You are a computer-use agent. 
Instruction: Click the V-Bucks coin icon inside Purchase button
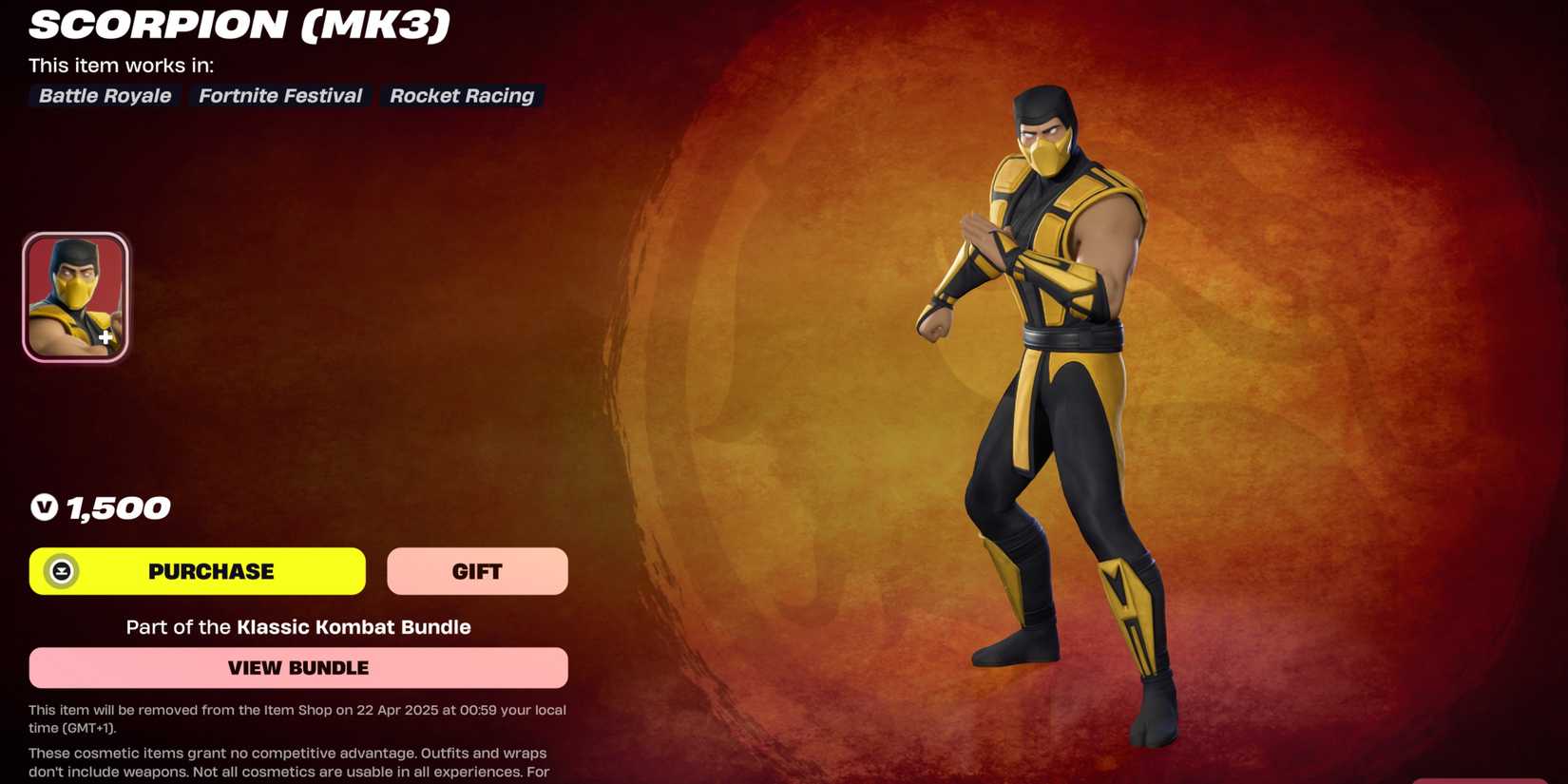60,571
